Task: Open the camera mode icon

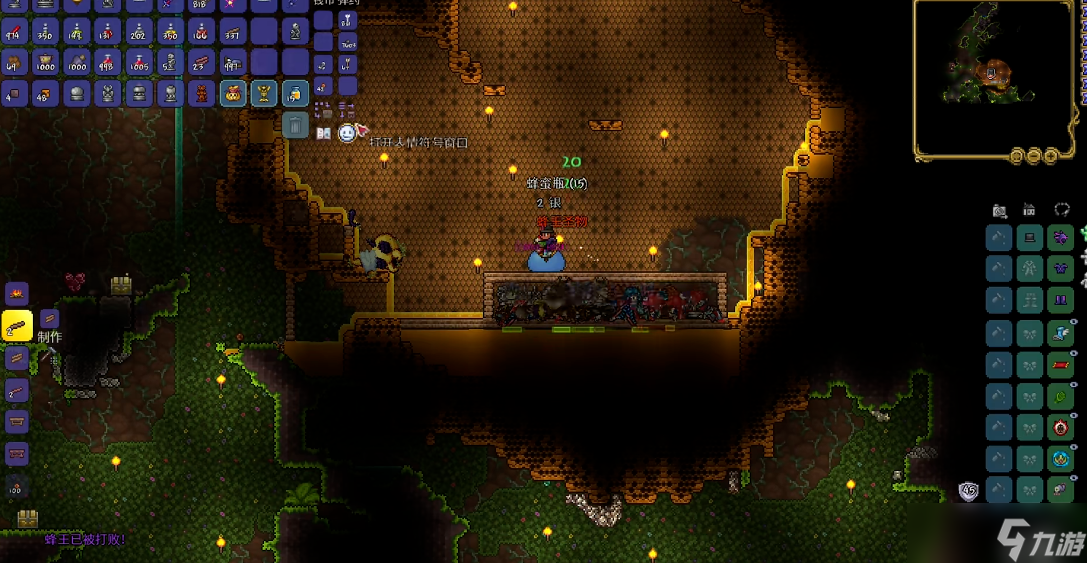Action: (999, 210)
